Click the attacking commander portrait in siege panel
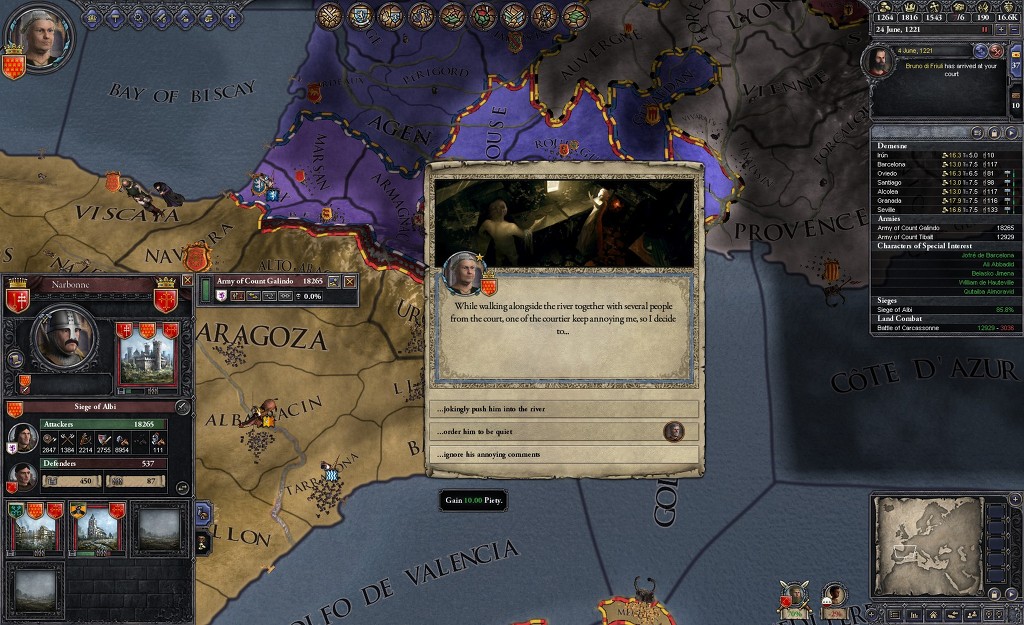The width and height of the screenshot is (1024, 625). 23,437
